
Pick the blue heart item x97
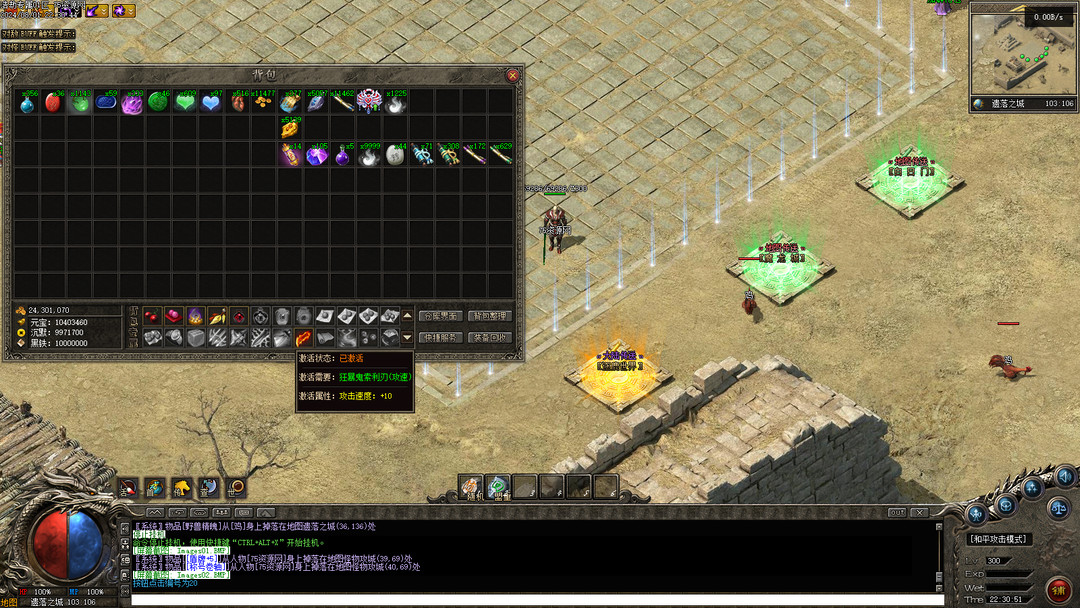point(211,102)
